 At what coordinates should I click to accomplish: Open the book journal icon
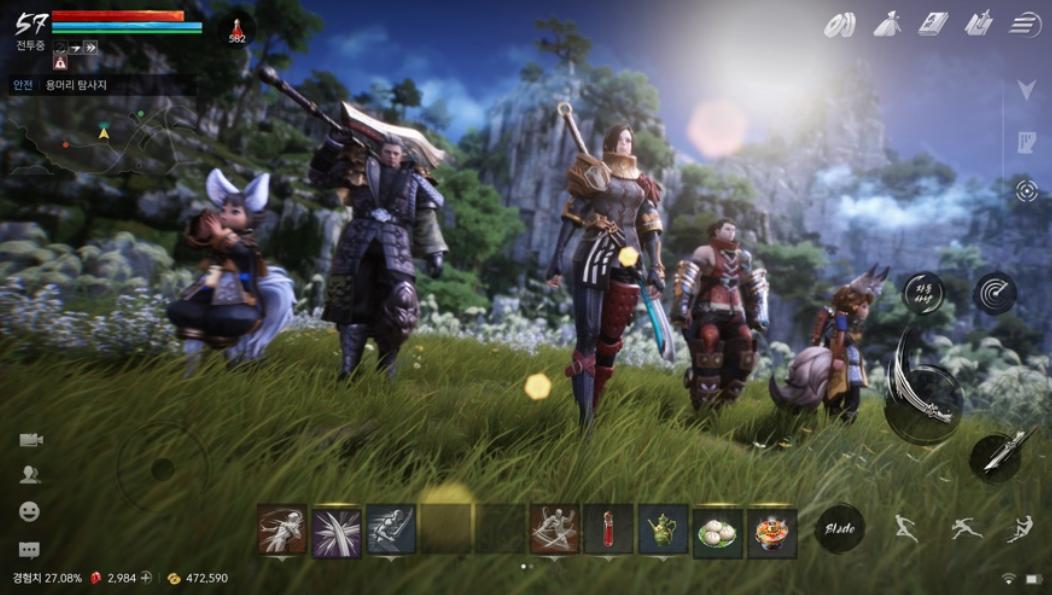[933, 24]
